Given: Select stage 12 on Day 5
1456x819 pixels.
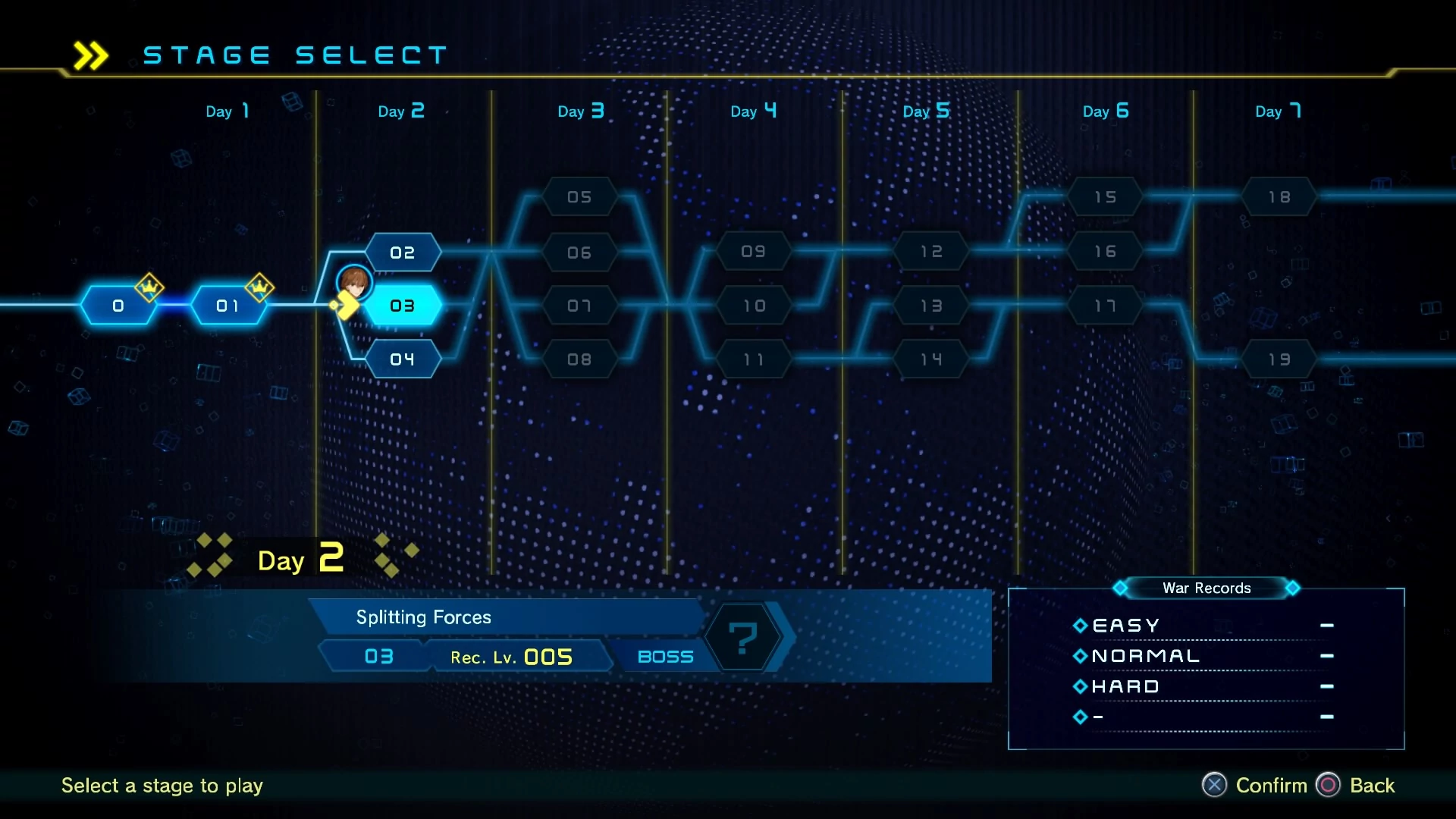Looking at the screenshot, I should pyautogui.click(x=931, y=251).
